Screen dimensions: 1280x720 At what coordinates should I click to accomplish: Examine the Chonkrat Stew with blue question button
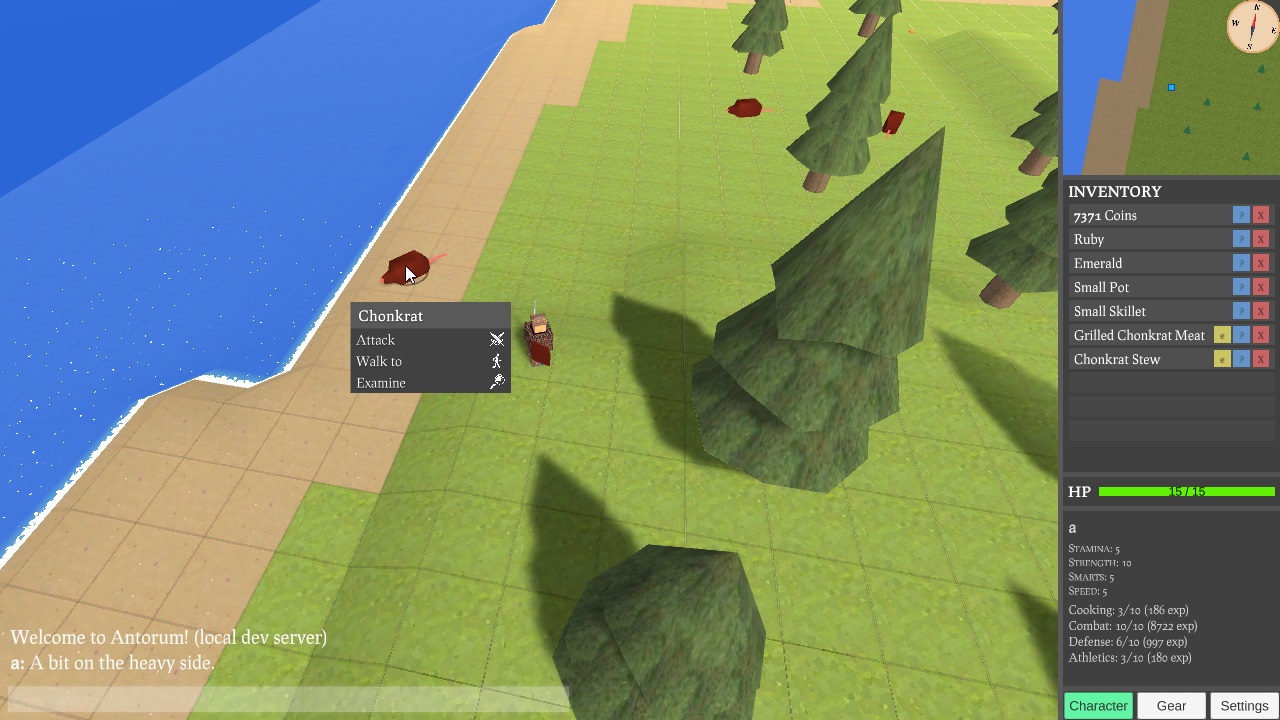(x=1241, y=359)
